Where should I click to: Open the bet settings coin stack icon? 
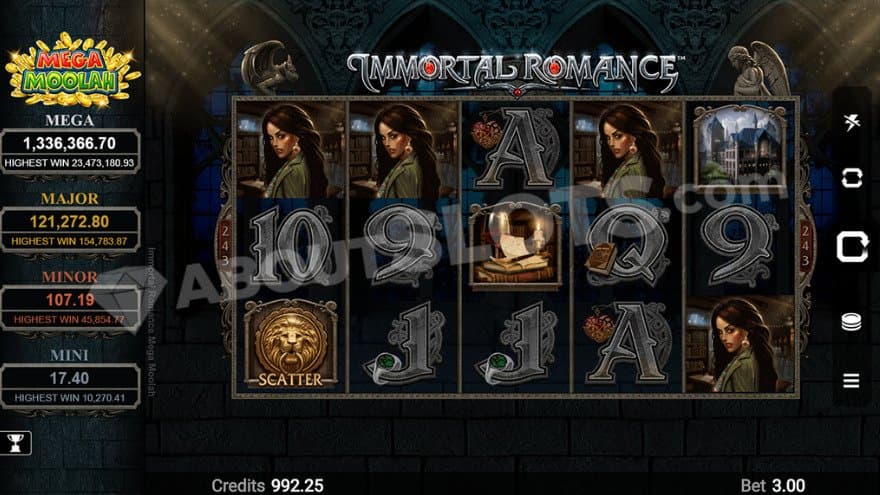[851, 323]
